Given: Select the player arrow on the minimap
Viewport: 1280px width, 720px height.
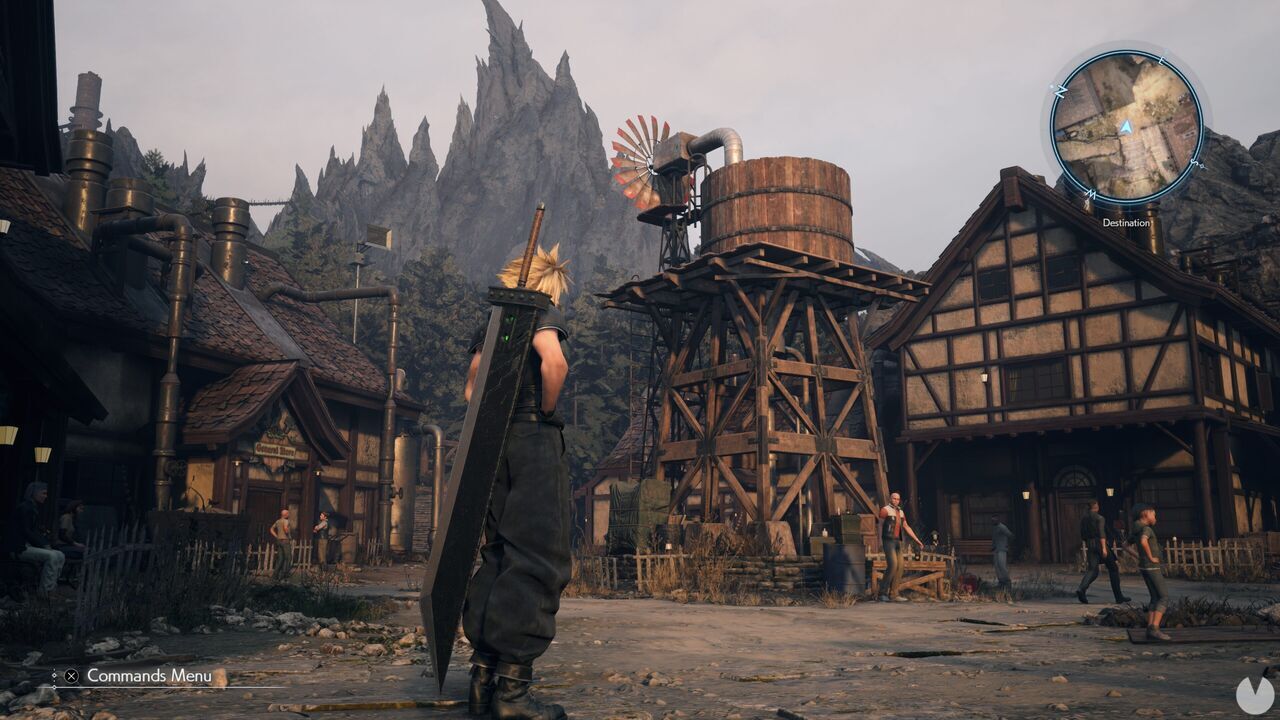Looking at the screenshot, I should [x=1126, y=126].
